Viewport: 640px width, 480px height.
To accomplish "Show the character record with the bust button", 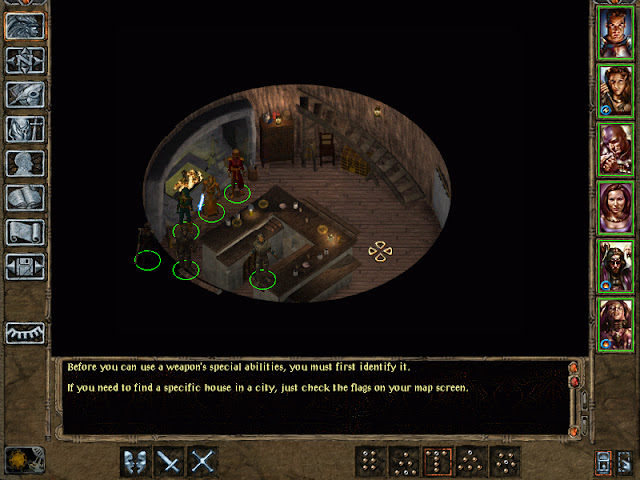I will tap(24, 163).
